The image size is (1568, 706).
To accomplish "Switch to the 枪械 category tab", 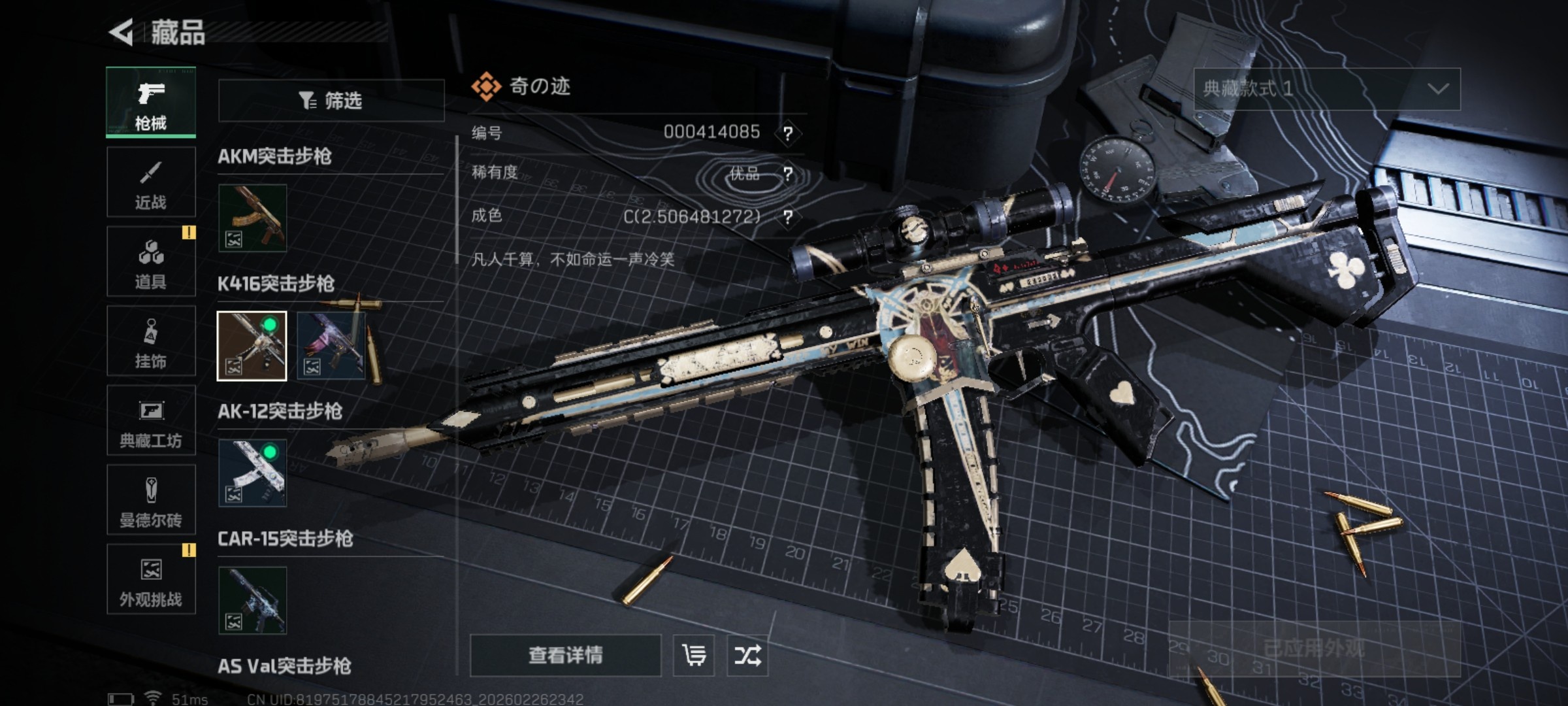I will pos(151,103).
